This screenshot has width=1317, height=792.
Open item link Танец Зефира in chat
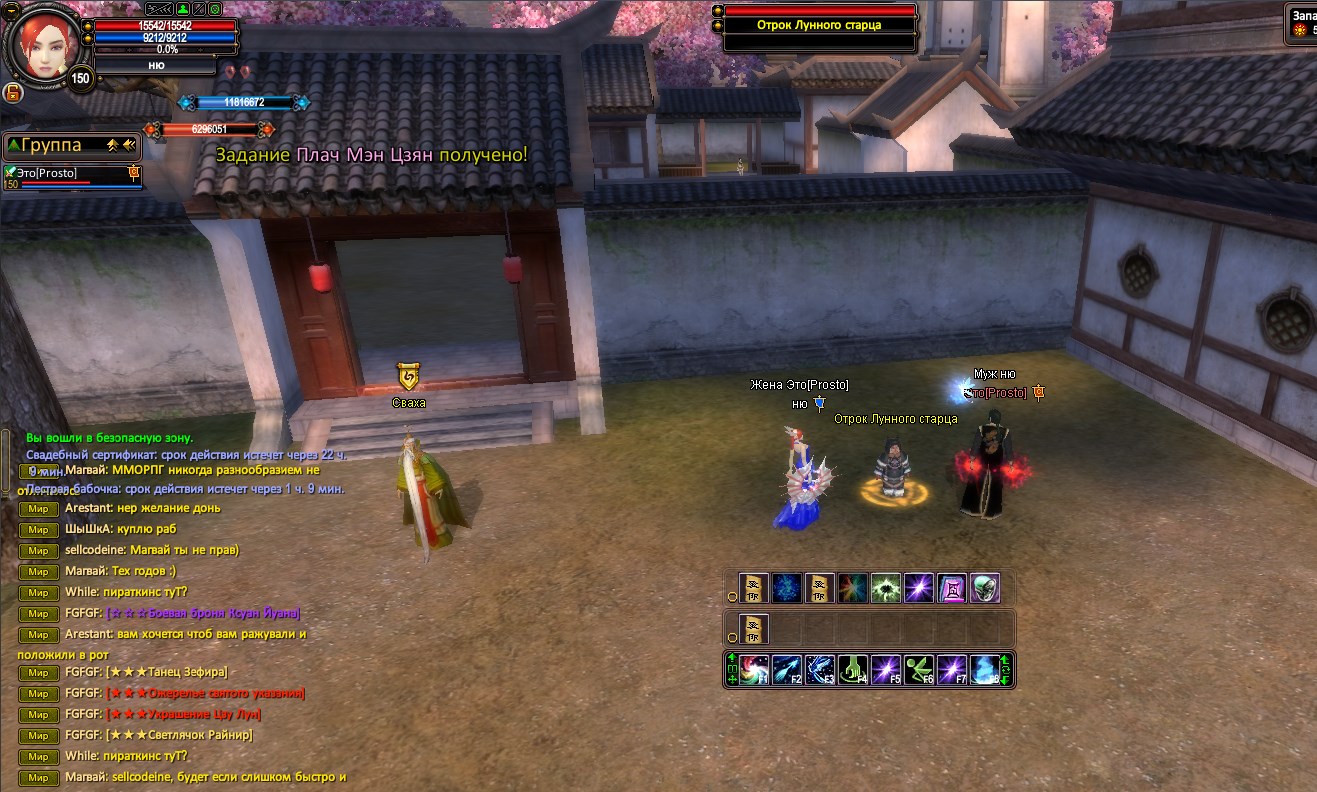pyautogui.click(x=168, y=672)
